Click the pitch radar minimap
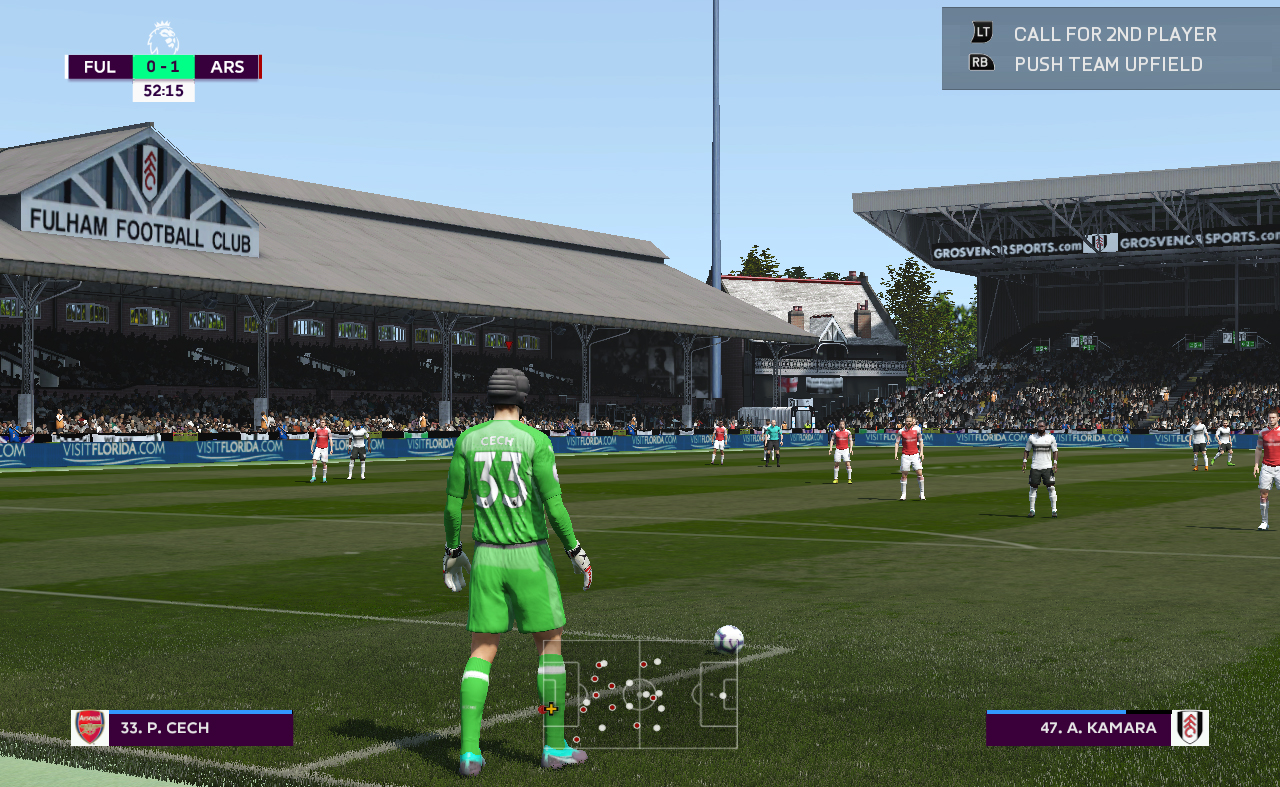The width and height of the screenshot is (1280, 787). coord(640,694)
